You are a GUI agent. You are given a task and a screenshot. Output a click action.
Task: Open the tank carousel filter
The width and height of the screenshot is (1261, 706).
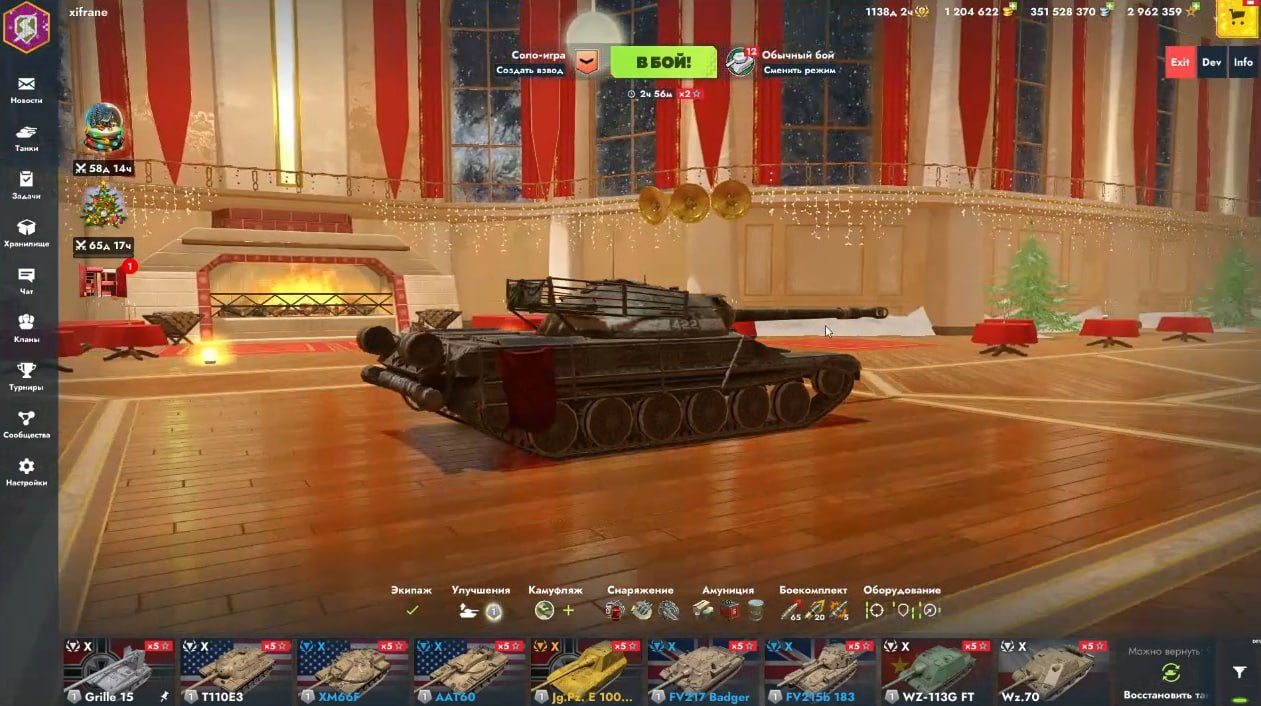click(x=1240, y=673)
